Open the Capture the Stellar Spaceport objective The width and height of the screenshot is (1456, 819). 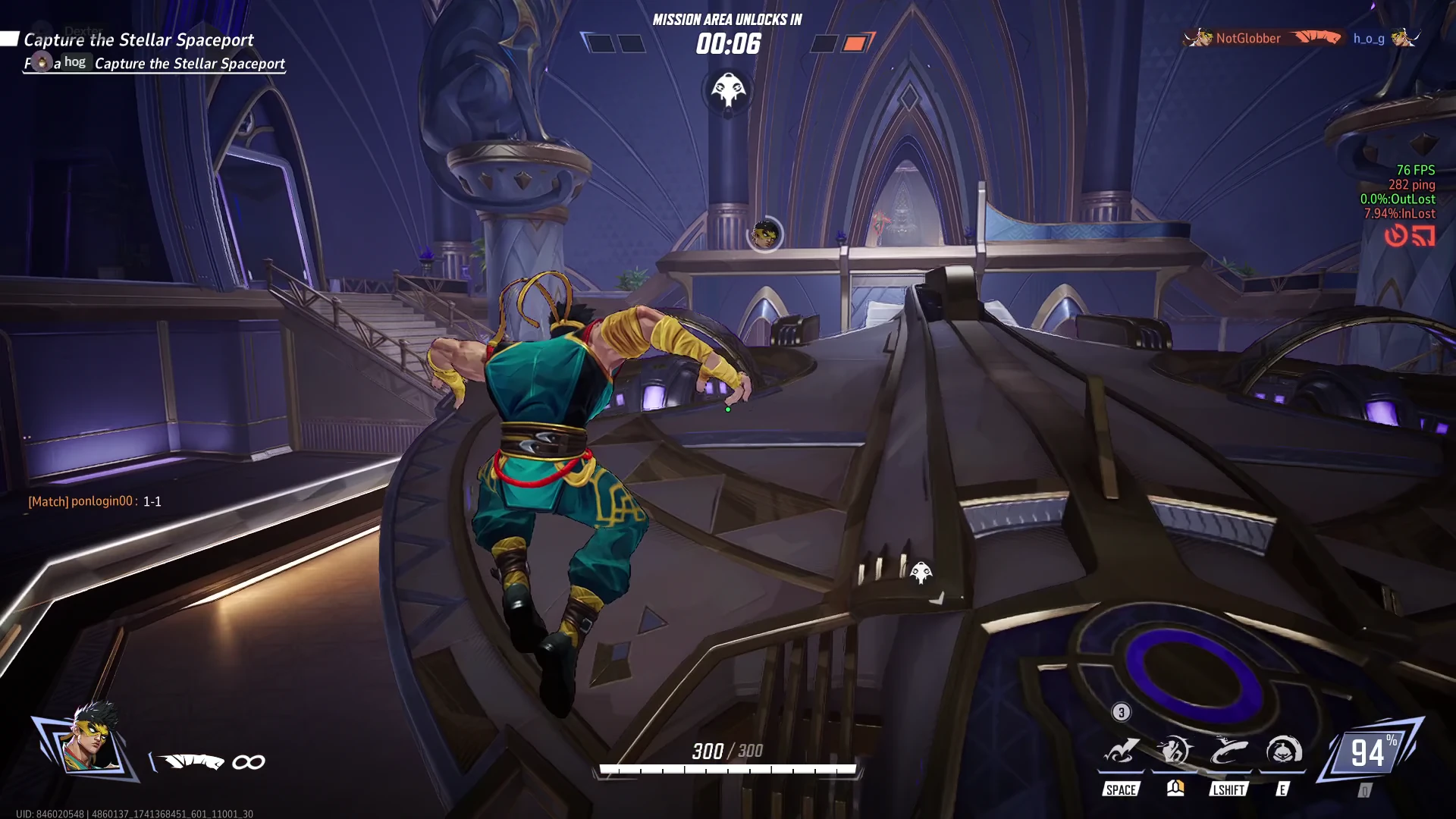click(x=139, y=39)
